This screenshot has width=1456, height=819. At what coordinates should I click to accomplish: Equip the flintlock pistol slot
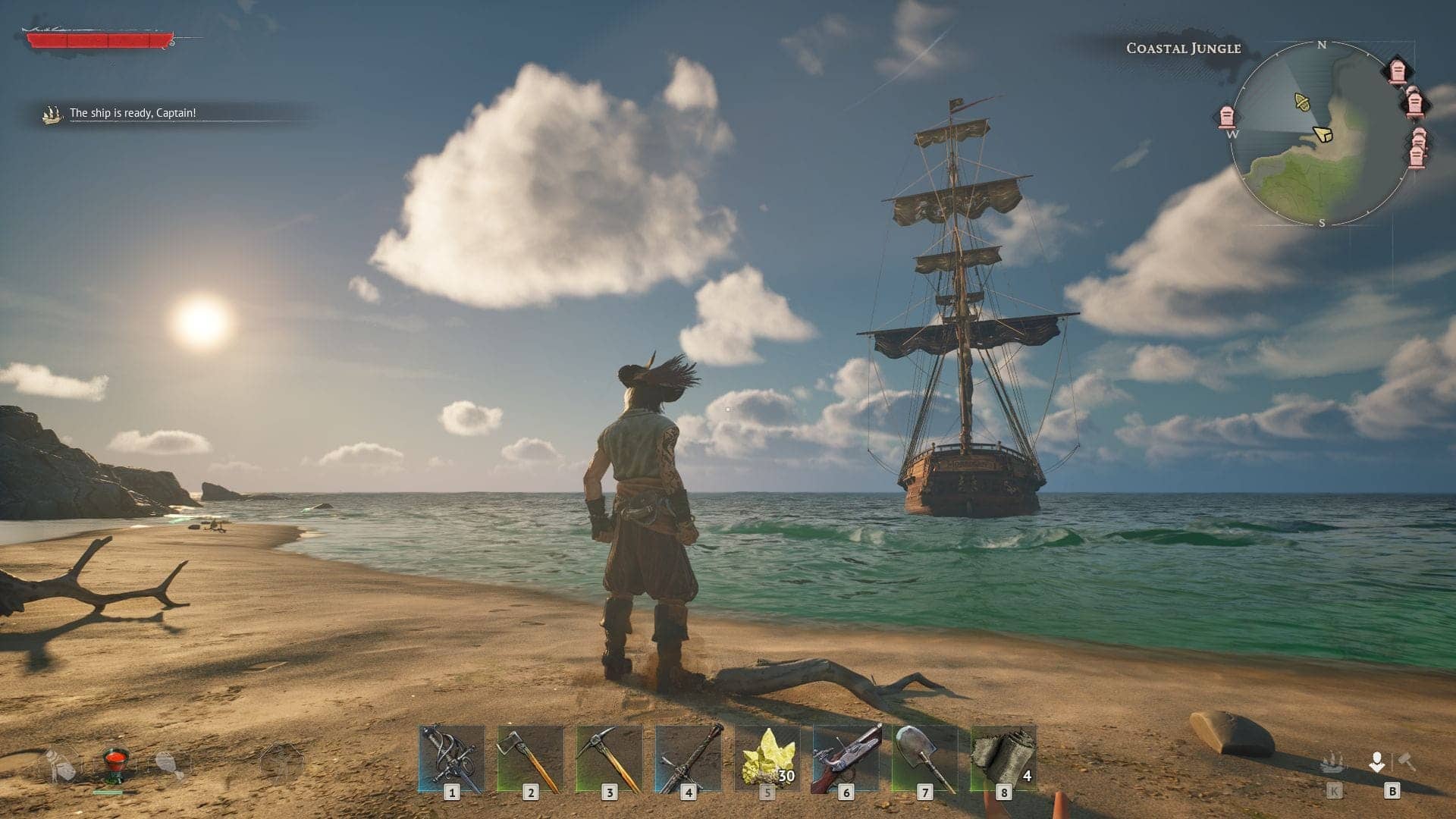coord(846,758)
